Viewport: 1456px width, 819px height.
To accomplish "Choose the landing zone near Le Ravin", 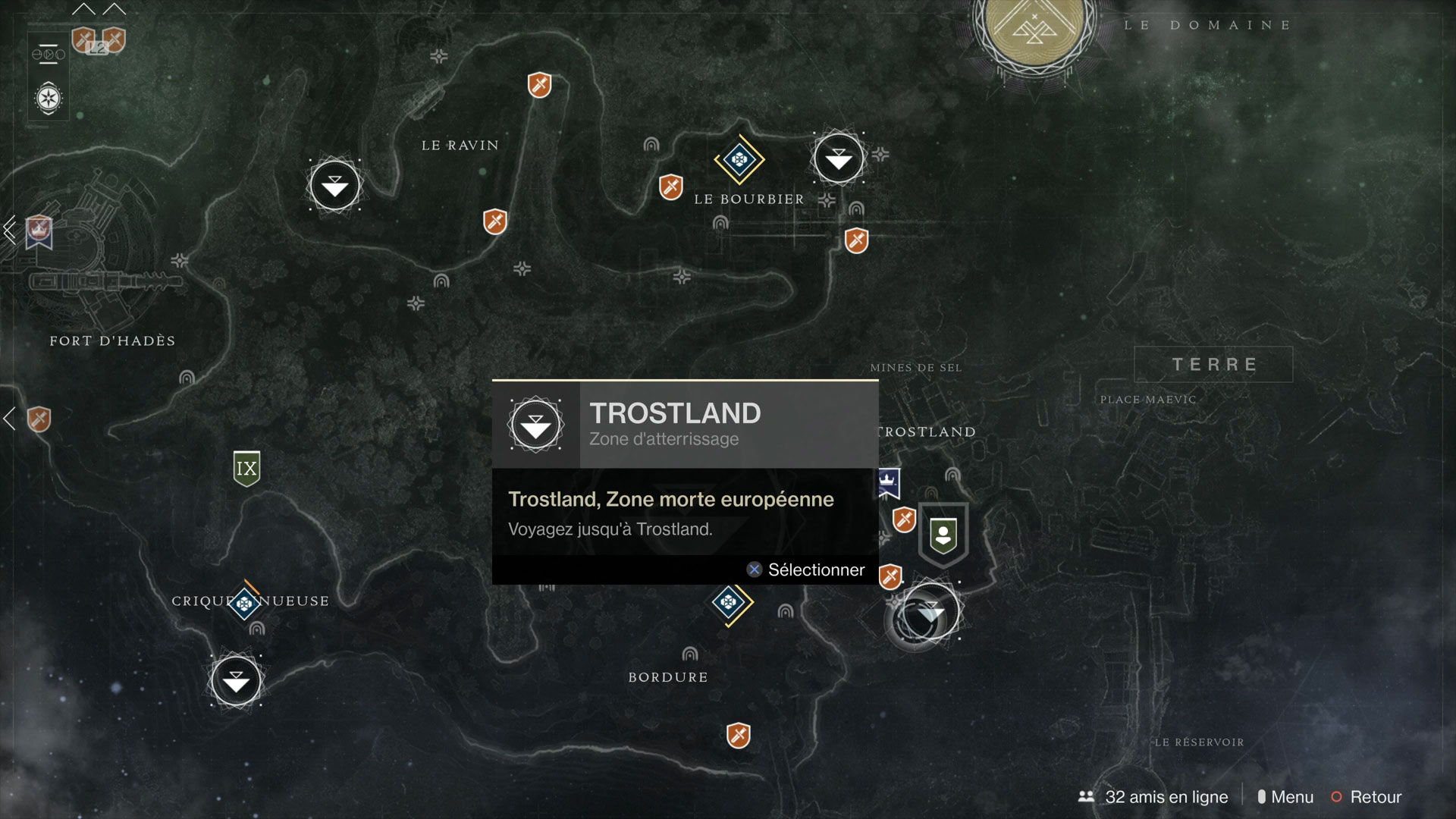I will pyautogui.click(x=334, y=185).
